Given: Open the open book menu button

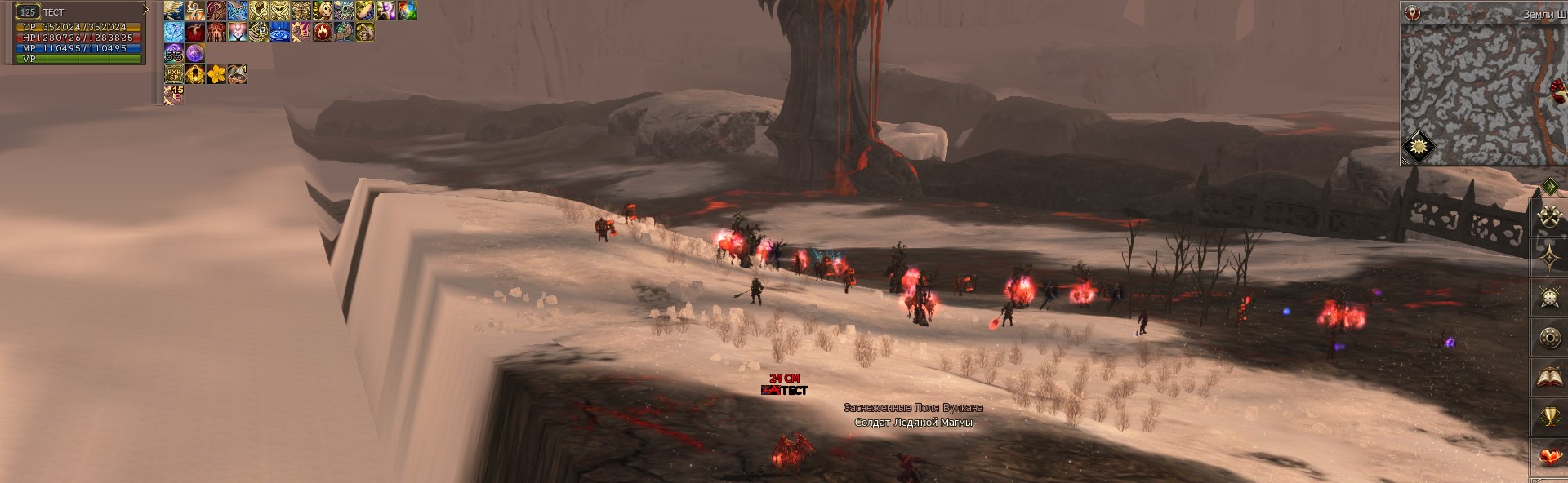Looking at the screenshot, I should 1550,378.
